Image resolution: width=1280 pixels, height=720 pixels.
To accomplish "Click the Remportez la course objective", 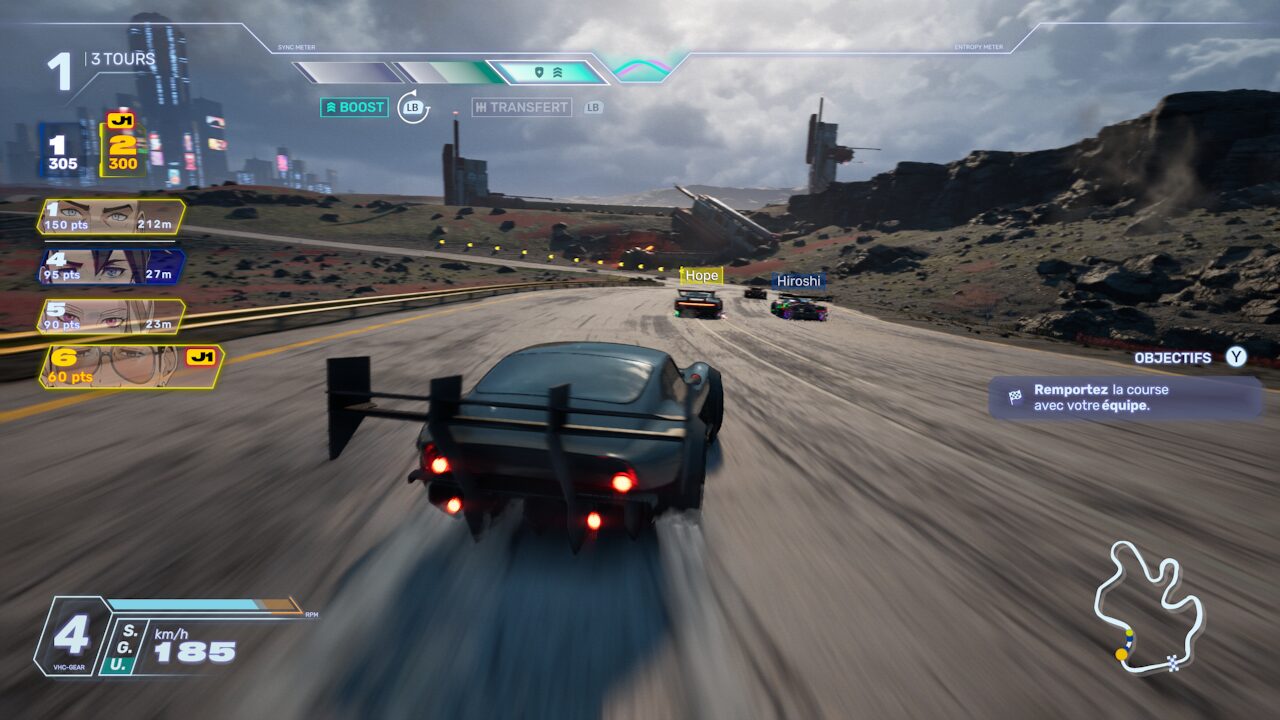I will point(1124,397).
